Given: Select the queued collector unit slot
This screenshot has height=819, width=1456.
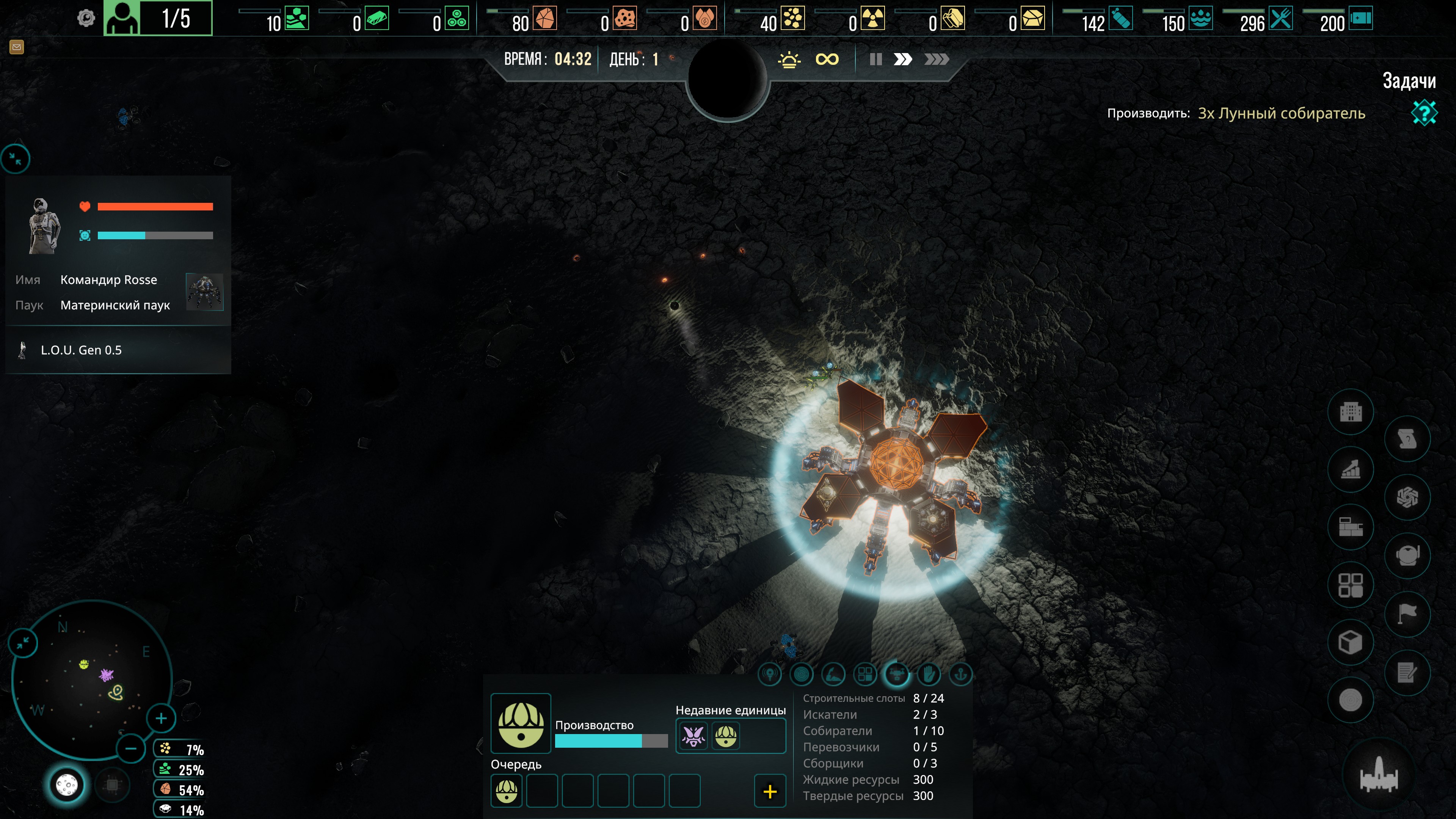Looking at the screenshot, I should coord(507,791).
